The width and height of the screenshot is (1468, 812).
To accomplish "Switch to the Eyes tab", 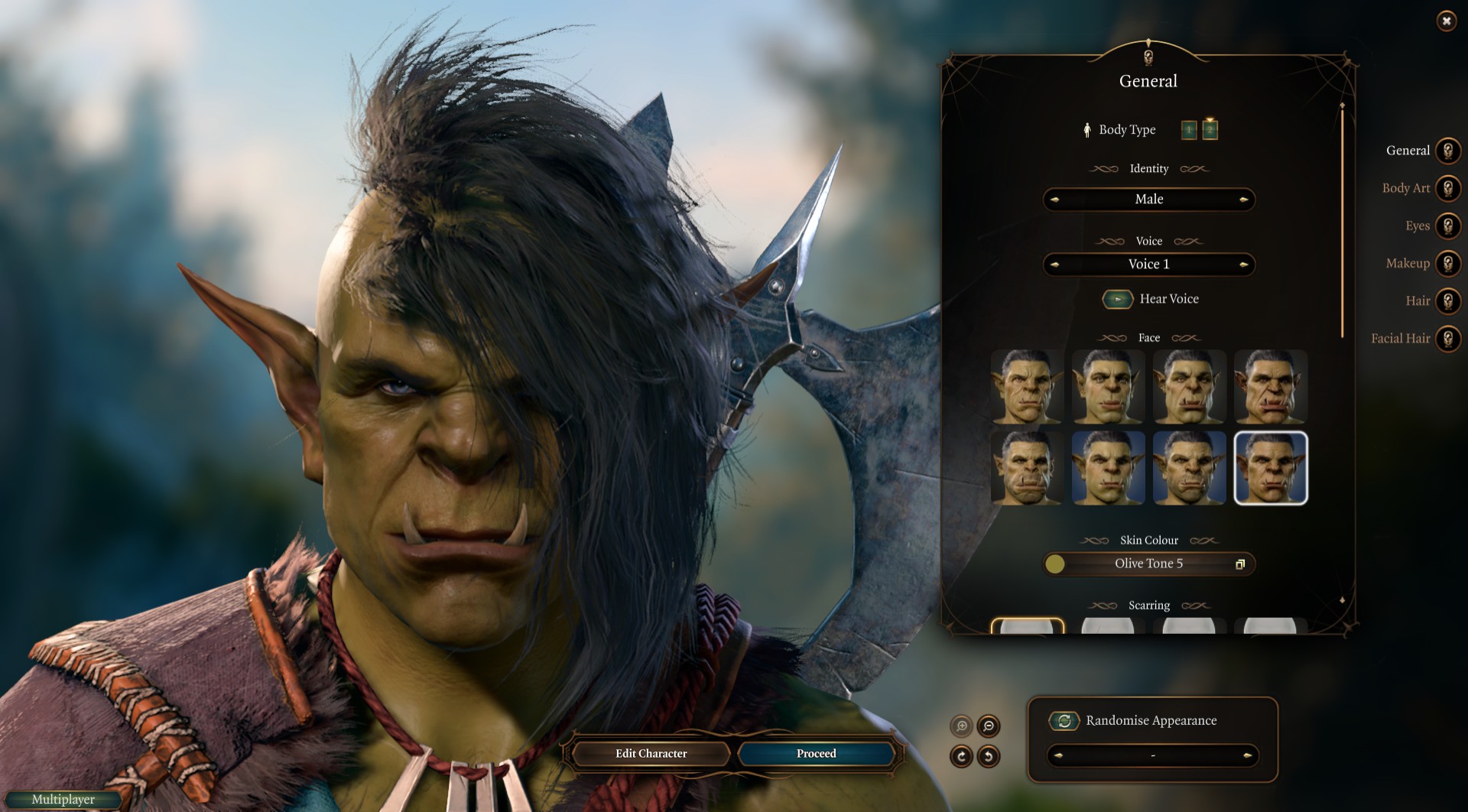I will point(1447,226).
